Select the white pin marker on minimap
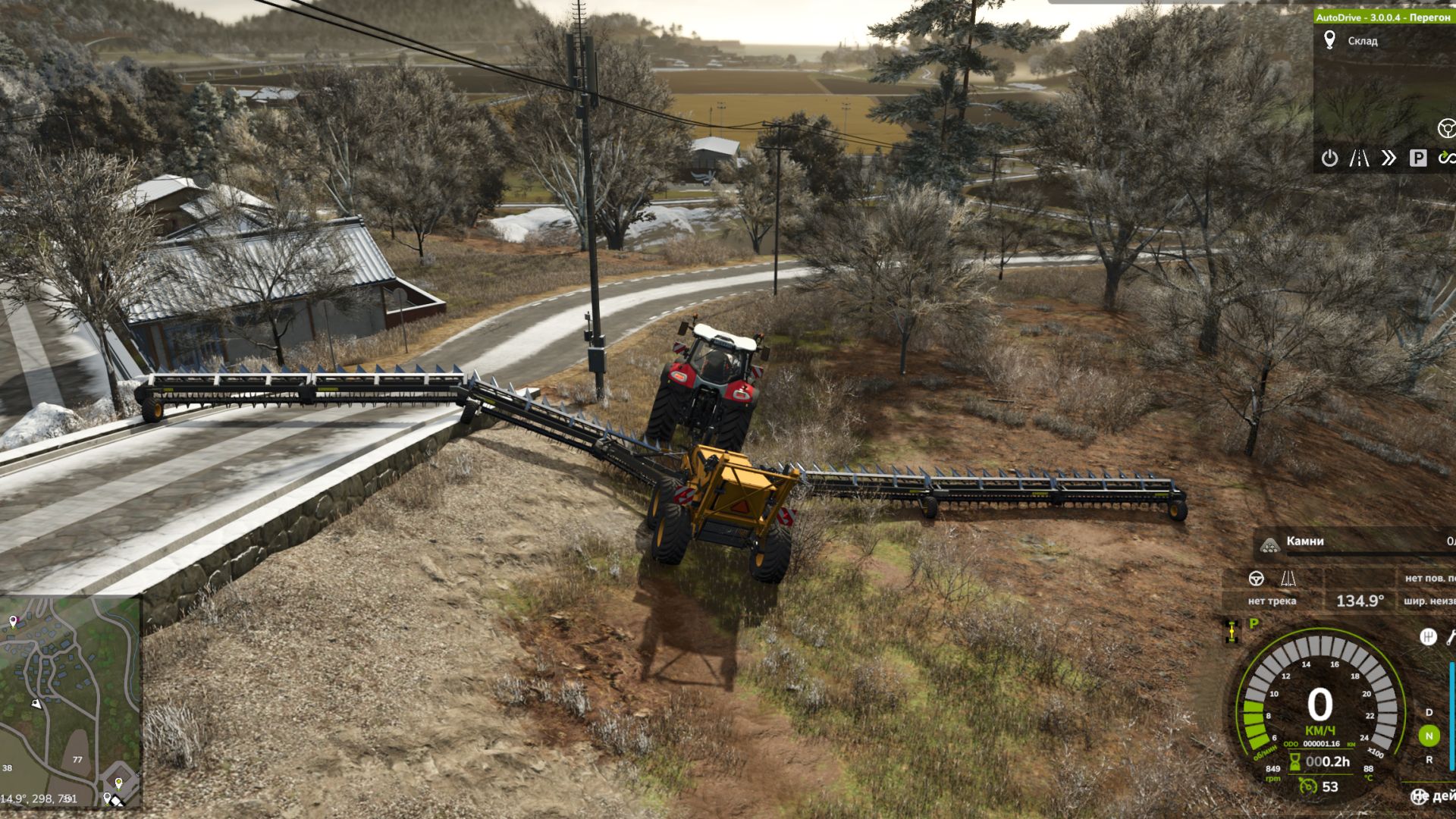1456x819 pixels. click(13, 622)
